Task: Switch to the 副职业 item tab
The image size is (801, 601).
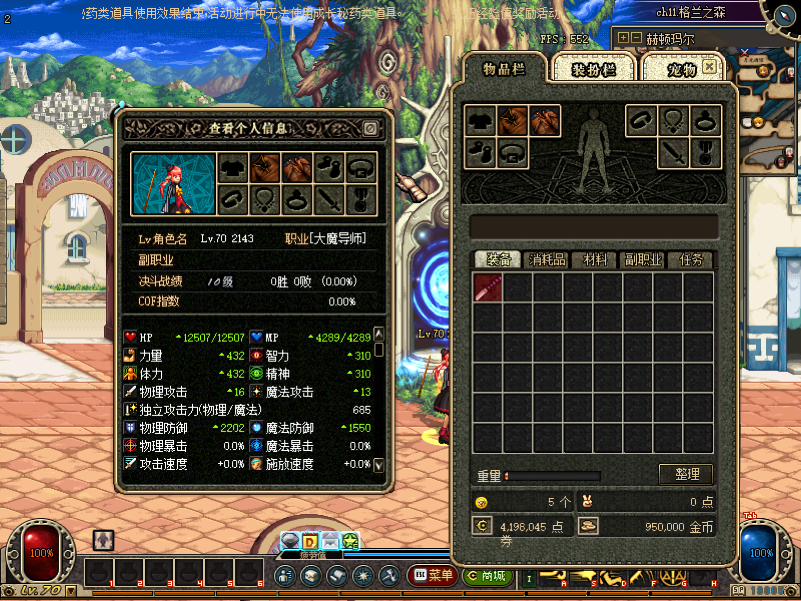Action: (643, 260)
